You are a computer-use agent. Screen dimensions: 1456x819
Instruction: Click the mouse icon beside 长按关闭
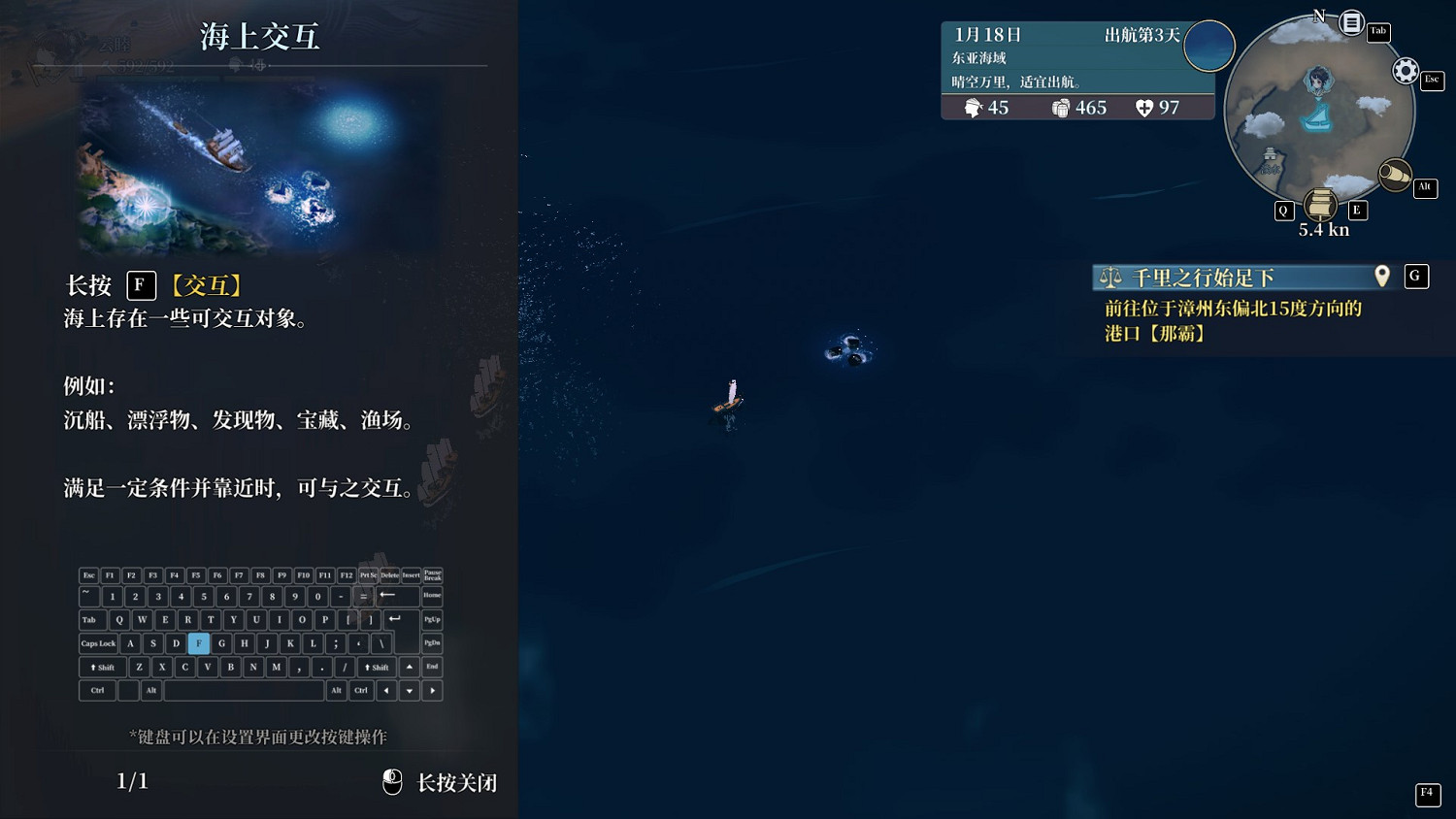pyautogui.click(x=392, y=781)
